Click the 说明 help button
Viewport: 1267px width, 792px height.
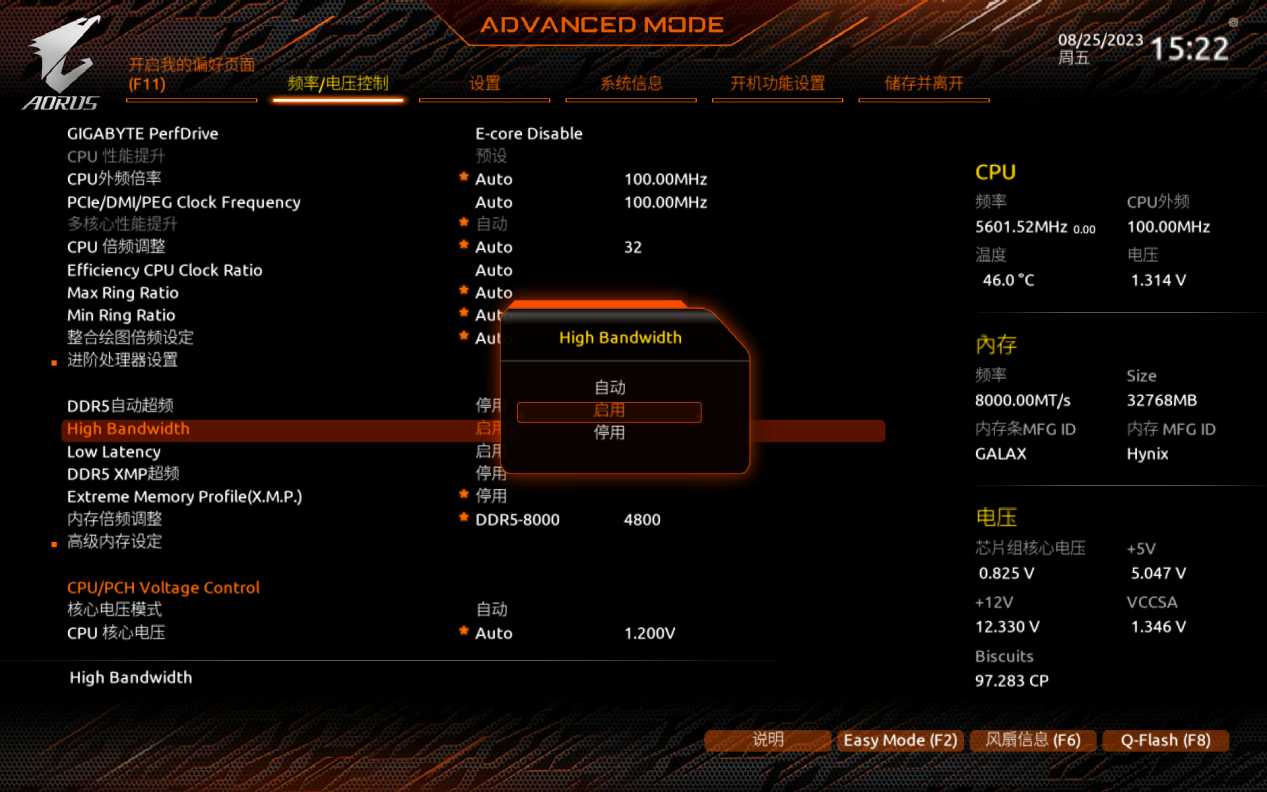[x=768, y=740]
